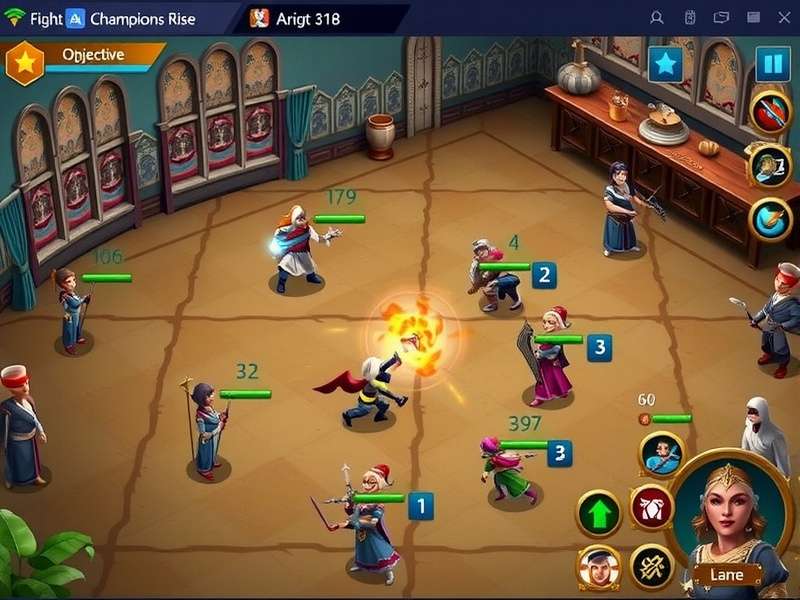
Task: Choose the blue-robed mage portrait
Action: coord(662,454)
